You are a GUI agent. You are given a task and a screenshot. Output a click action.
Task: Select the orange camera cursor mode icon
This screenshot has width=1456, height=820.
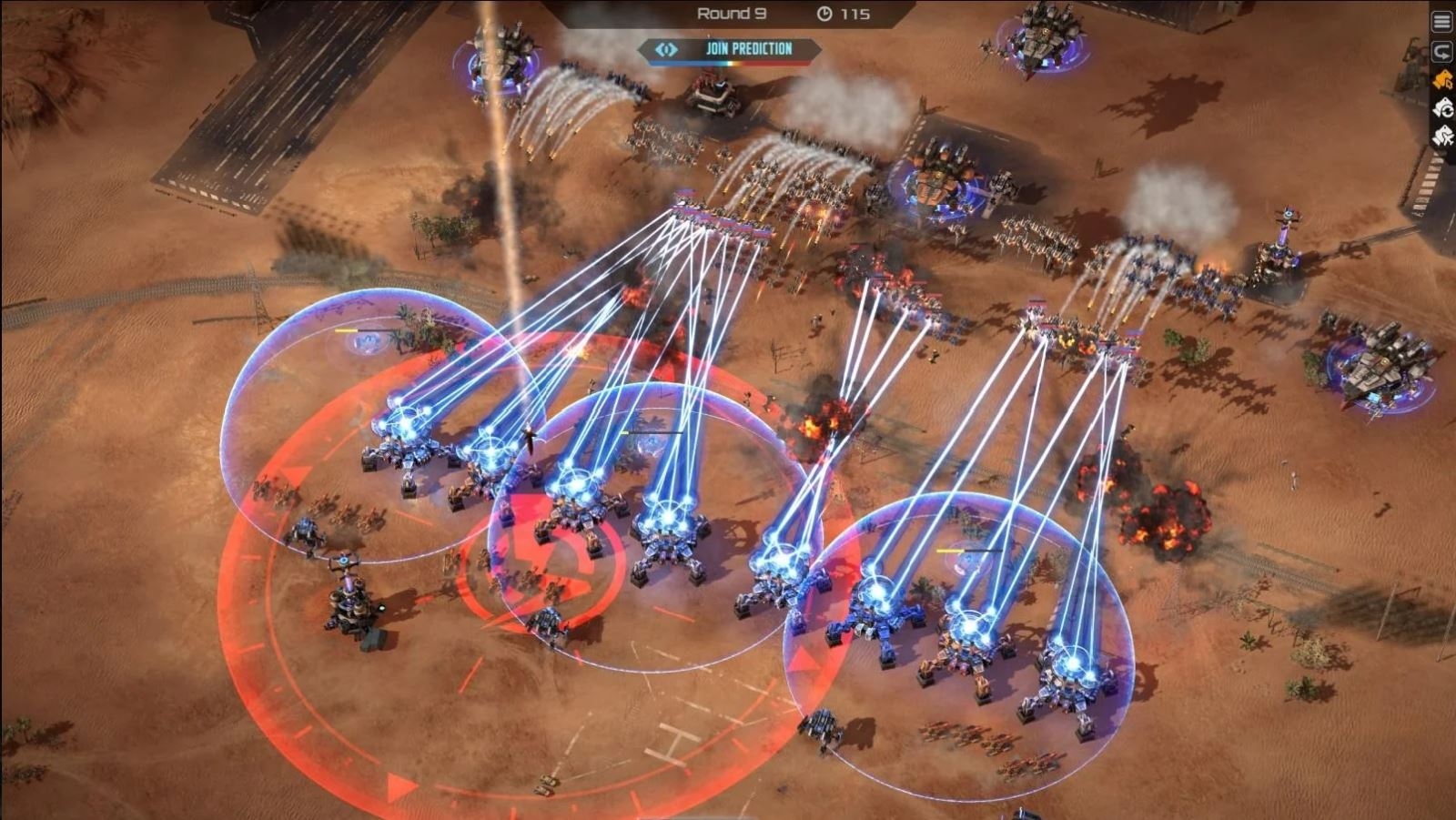tap(1442, 80)
